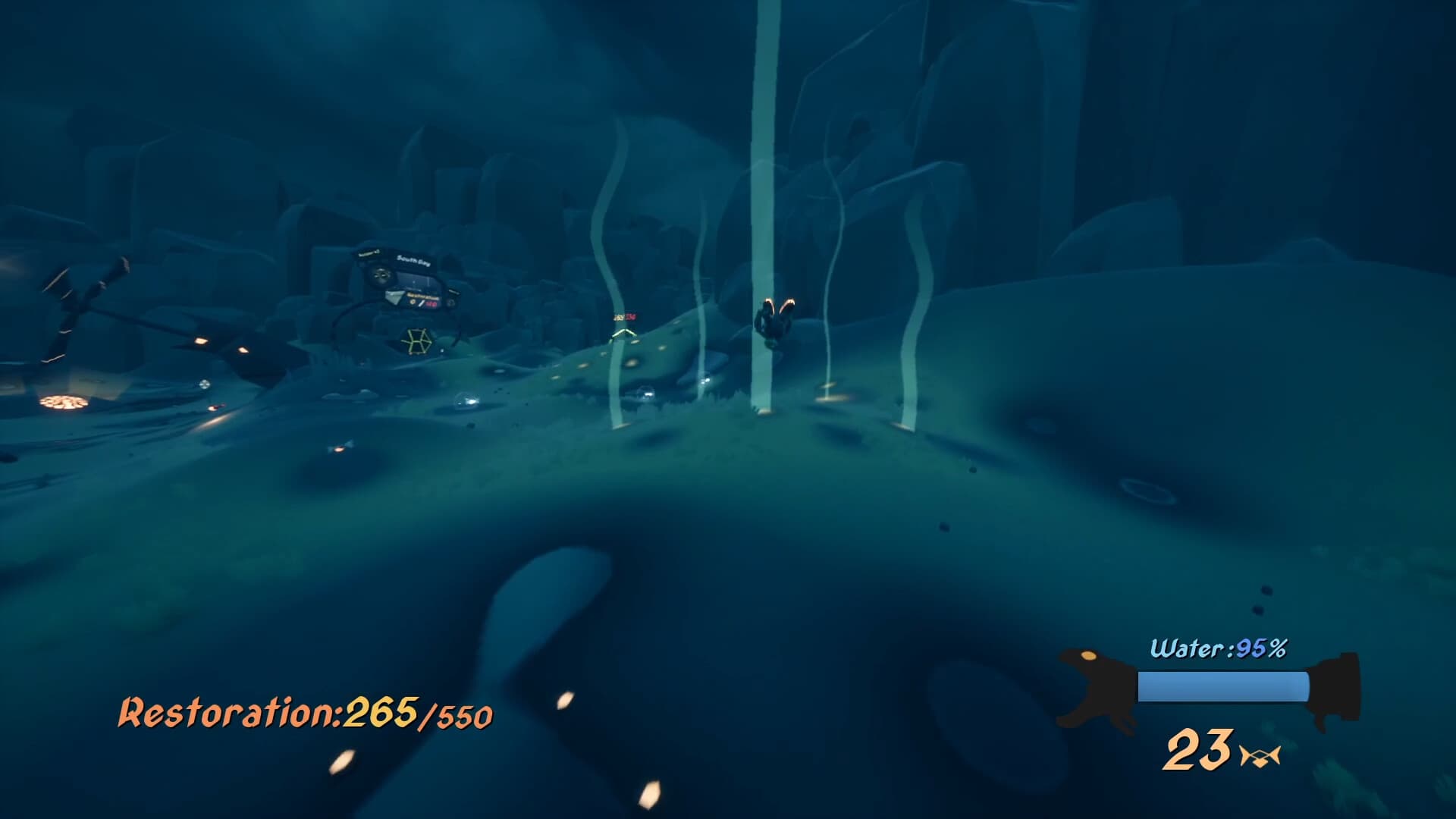Open the Restoration readout on the signpost
This screenshot has height=819, width=1456.
[422, 296]
